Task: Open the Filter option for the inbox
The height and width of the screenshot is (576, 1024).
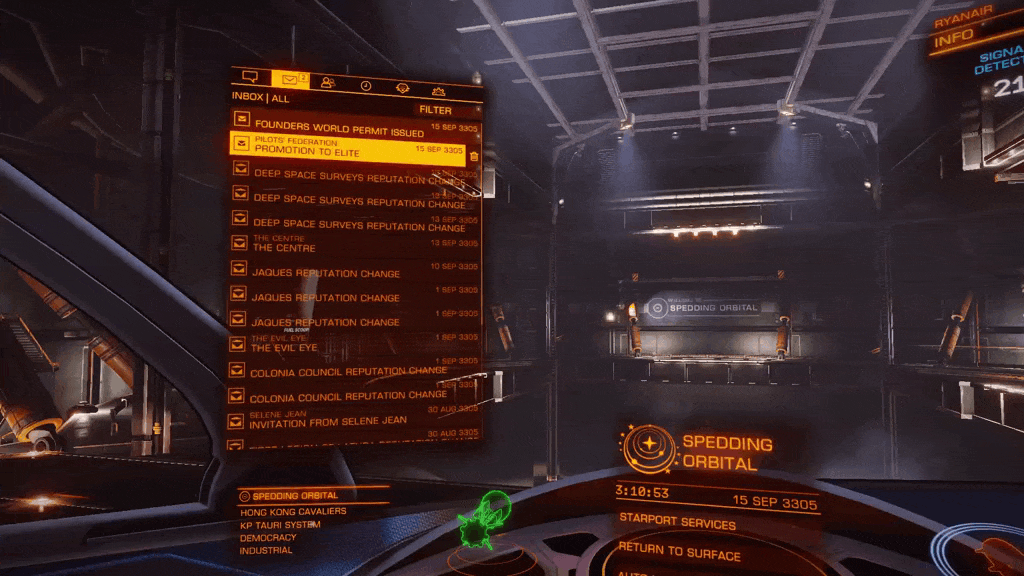Action: [x=436, y=110]
